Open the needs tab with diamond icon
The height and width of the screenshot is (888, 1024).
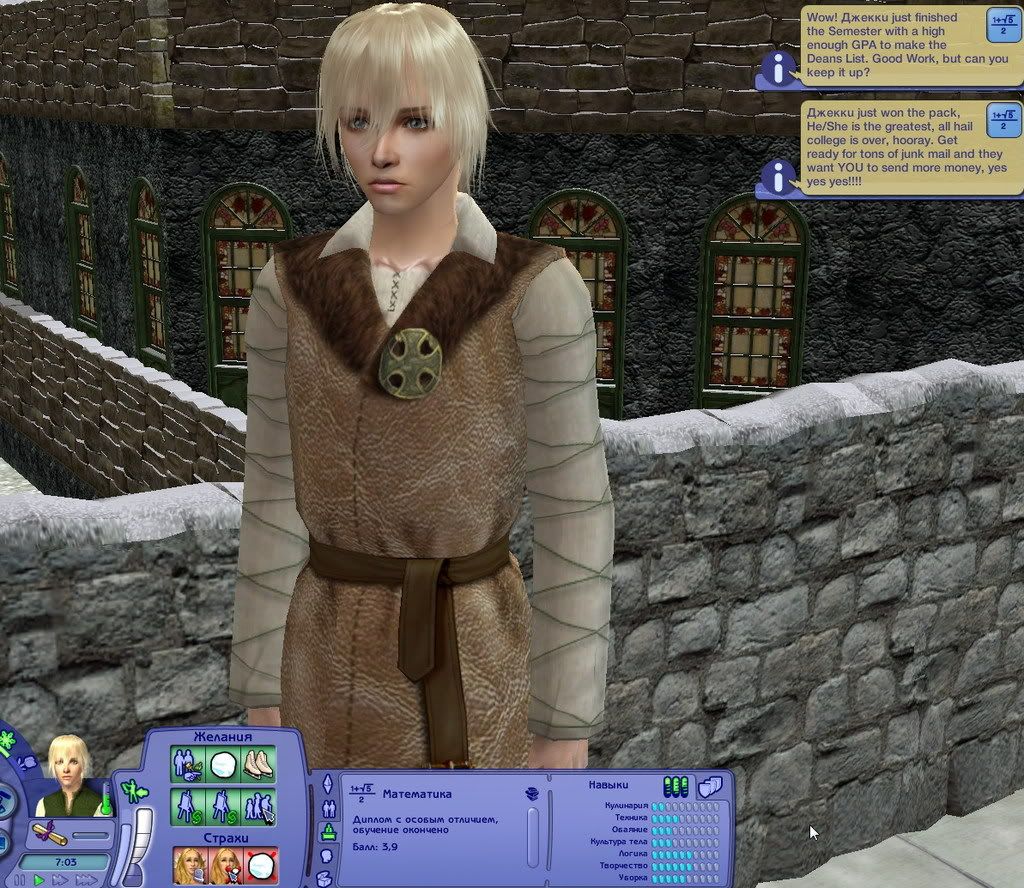pos(327,784)
